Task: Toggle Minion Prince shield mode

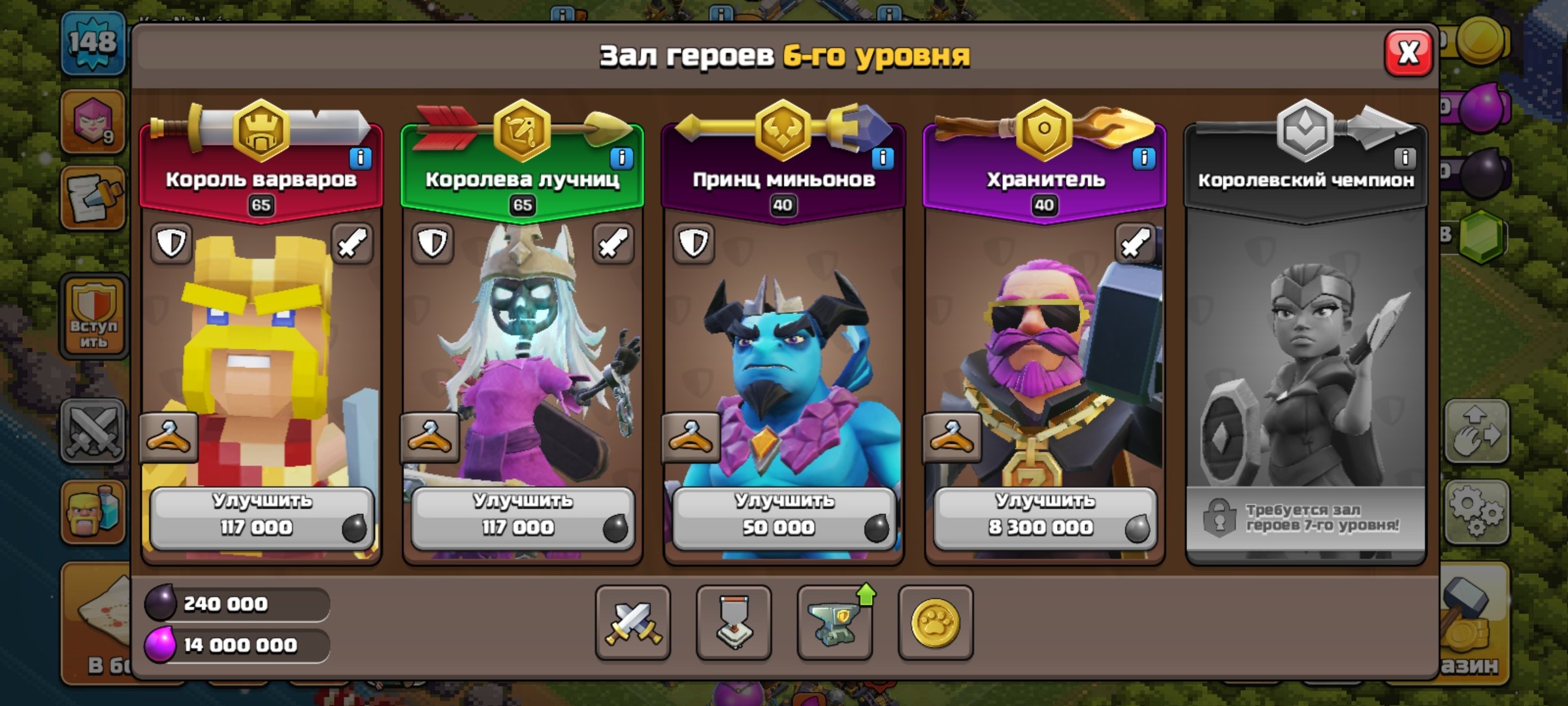Action: point(693,243)
